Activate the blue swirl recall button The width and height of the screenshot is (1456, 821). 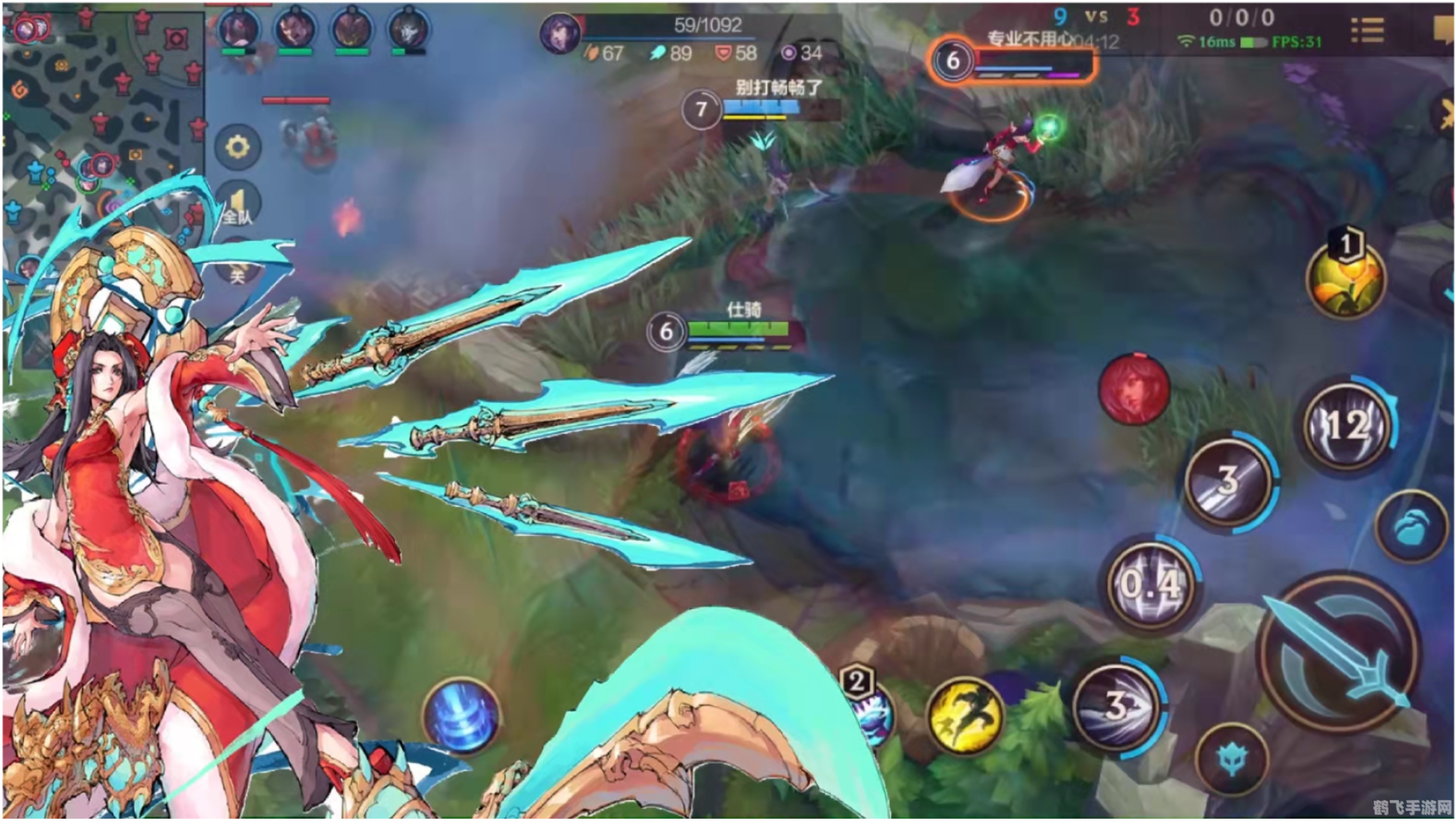tap(460, 714)
